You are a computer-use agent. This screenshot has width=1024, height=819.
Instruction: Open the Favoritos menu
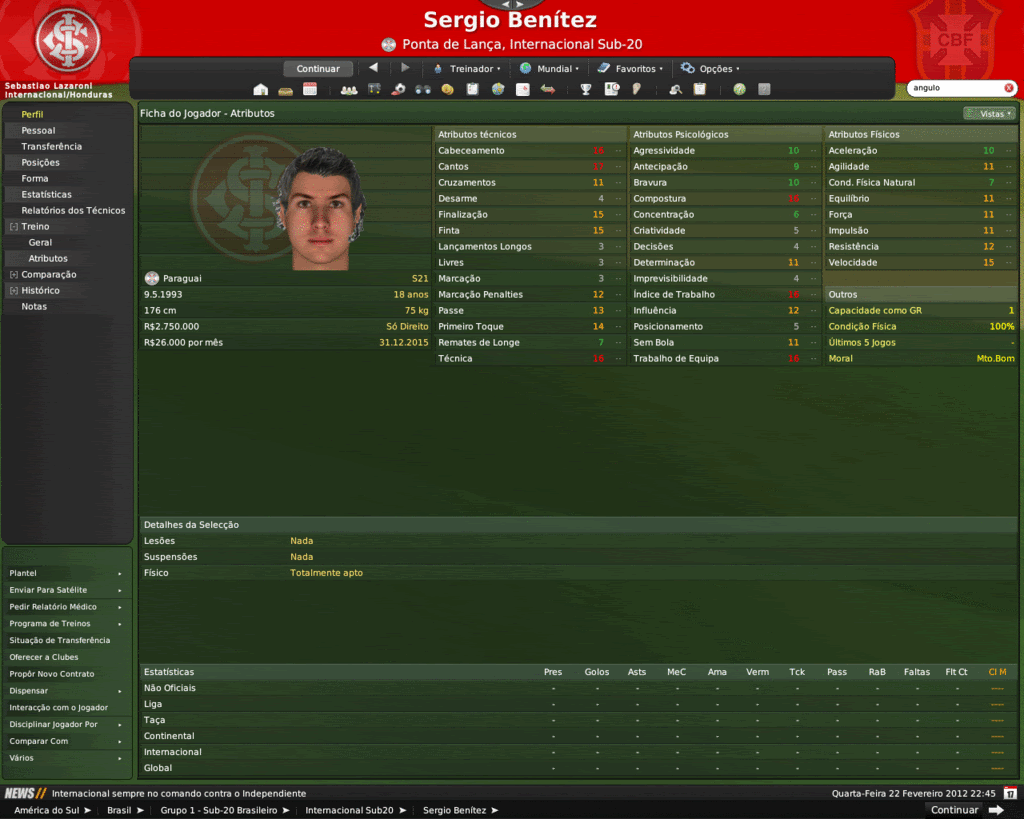(x=629, y=69)
